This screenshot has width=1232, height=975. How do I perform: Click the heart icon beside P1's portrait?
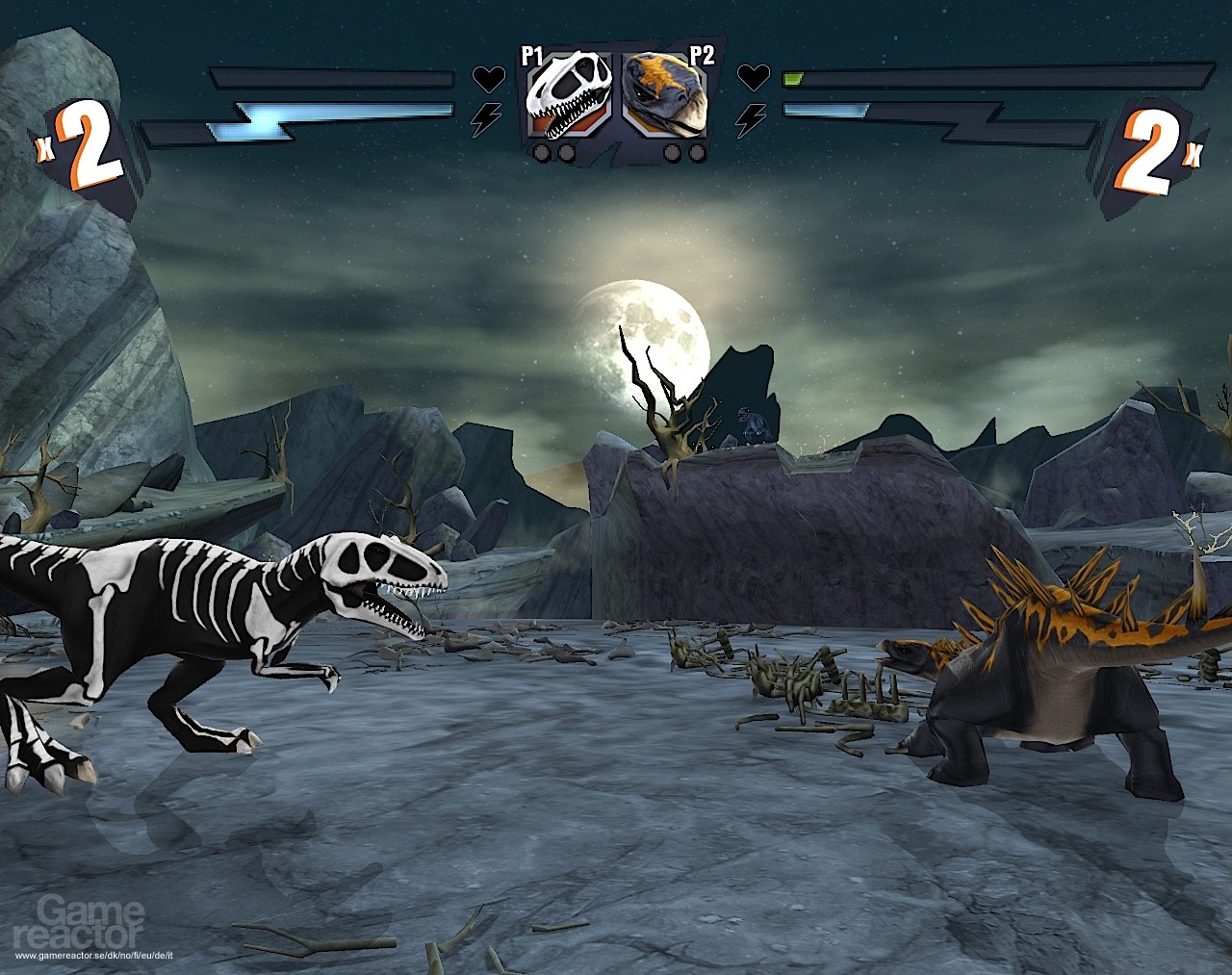pyautogui.click(x=487, y=78)
